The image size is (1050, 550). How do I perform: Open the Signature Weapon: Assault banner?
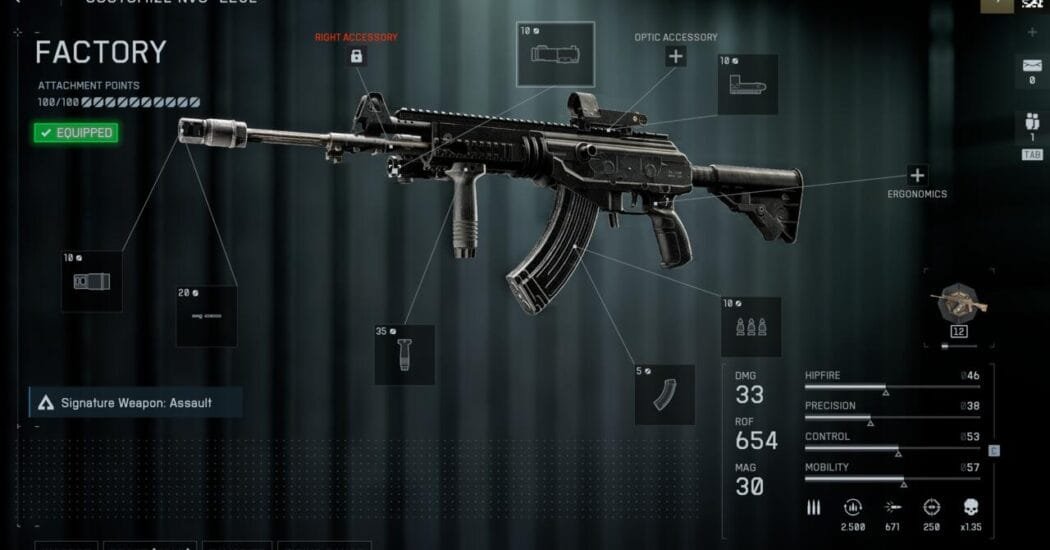[x=135, y=403]
